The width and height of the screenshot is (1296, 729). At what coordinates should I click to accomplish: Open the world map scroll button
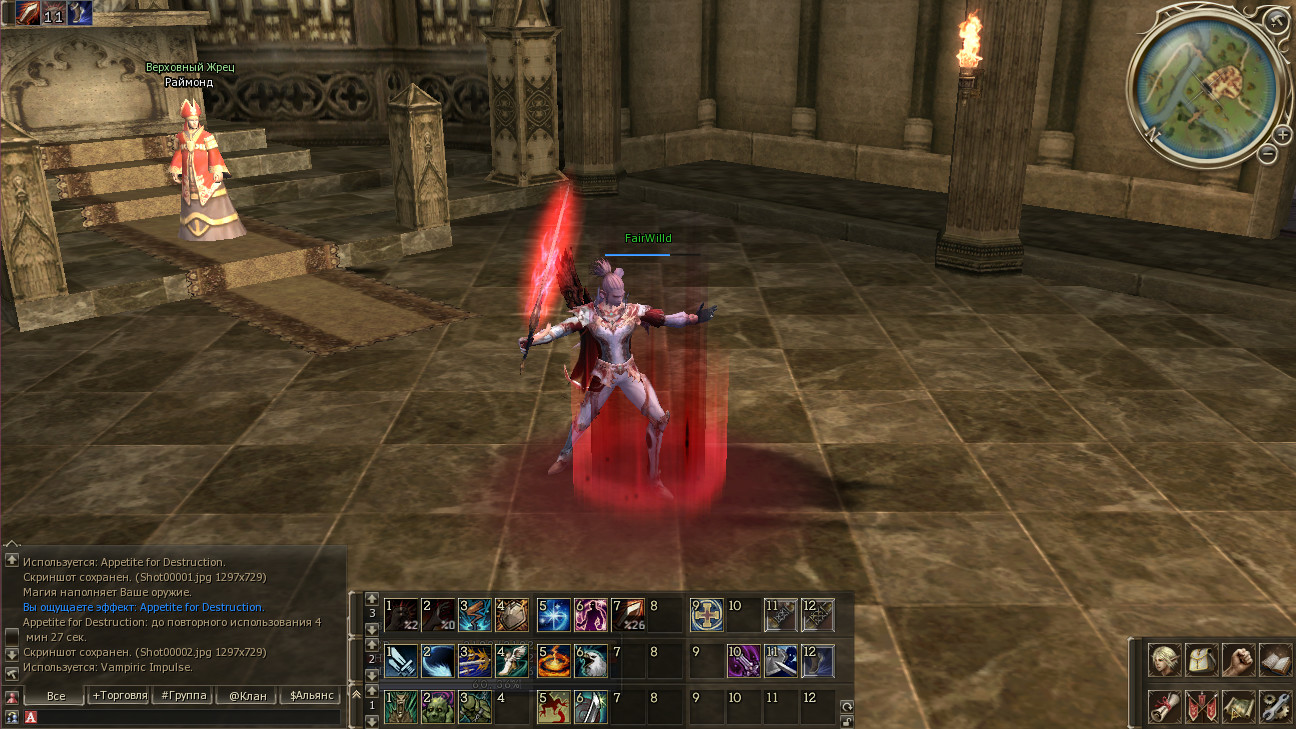[1238, 706]
